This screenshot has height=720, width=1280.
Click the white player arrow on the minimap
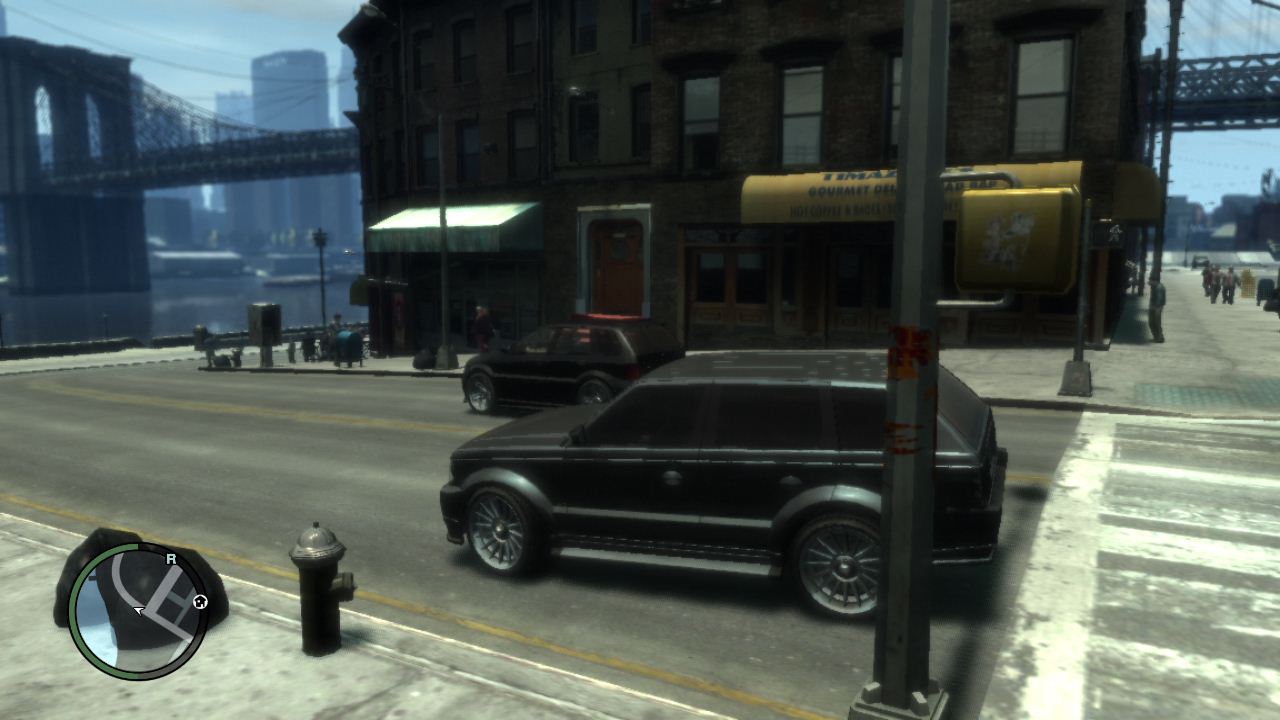(x=139, y=610)
